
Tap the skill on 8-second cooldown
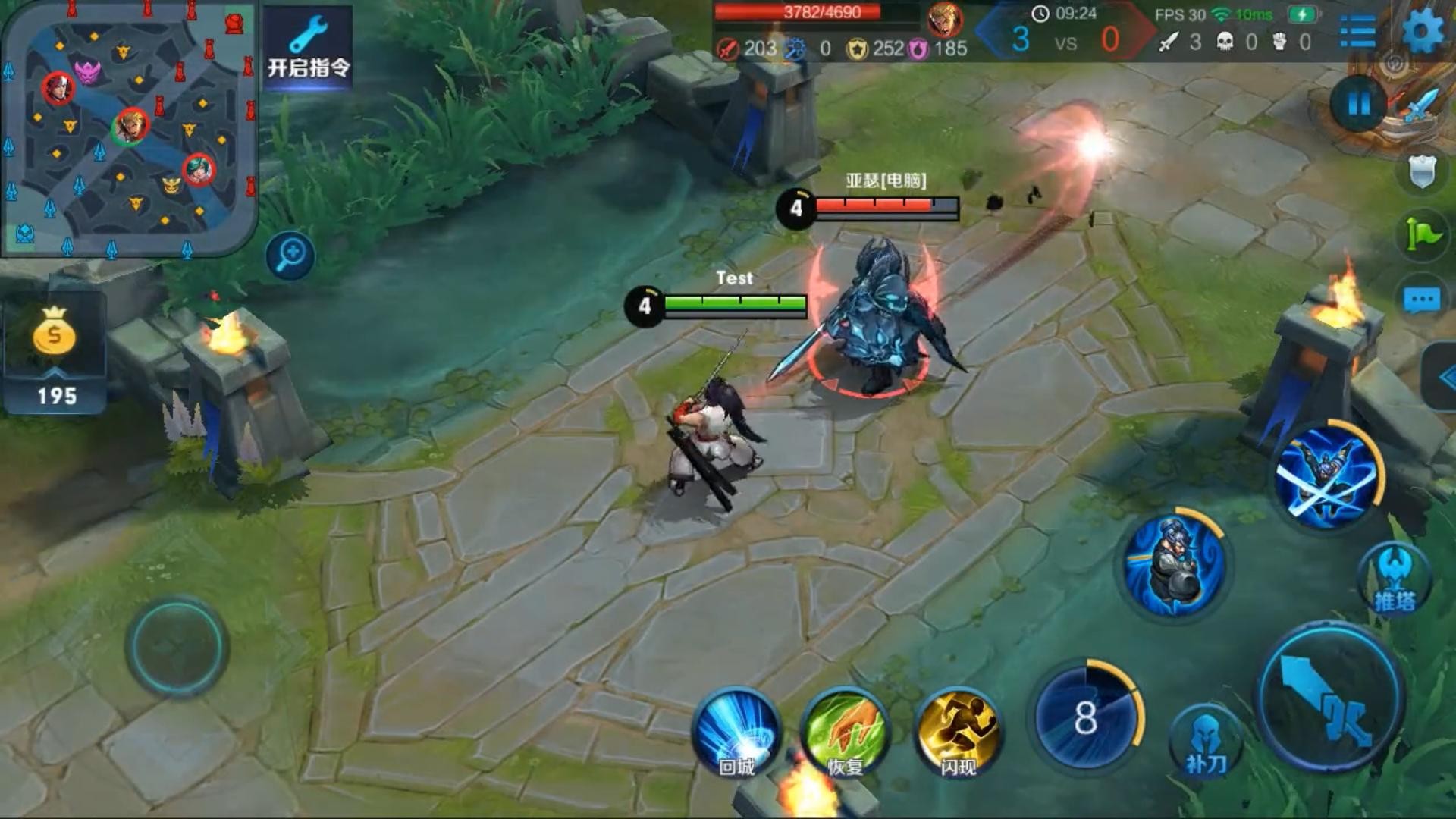1085,716
